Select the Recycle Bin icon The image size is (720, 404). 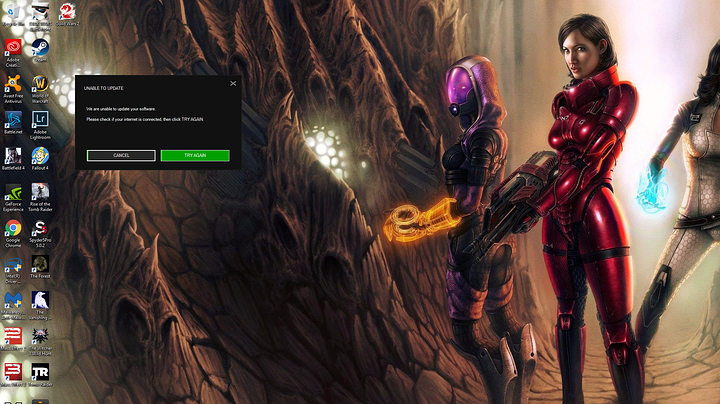point(13,11)
